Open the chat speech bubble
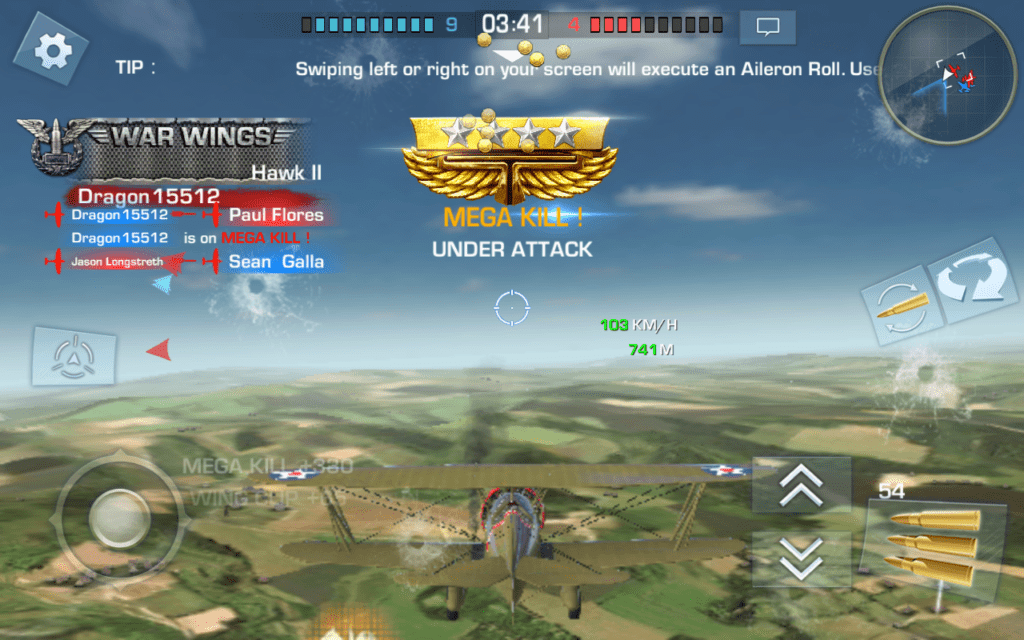Screen dimensions: 1024x640 click(767, 27)
